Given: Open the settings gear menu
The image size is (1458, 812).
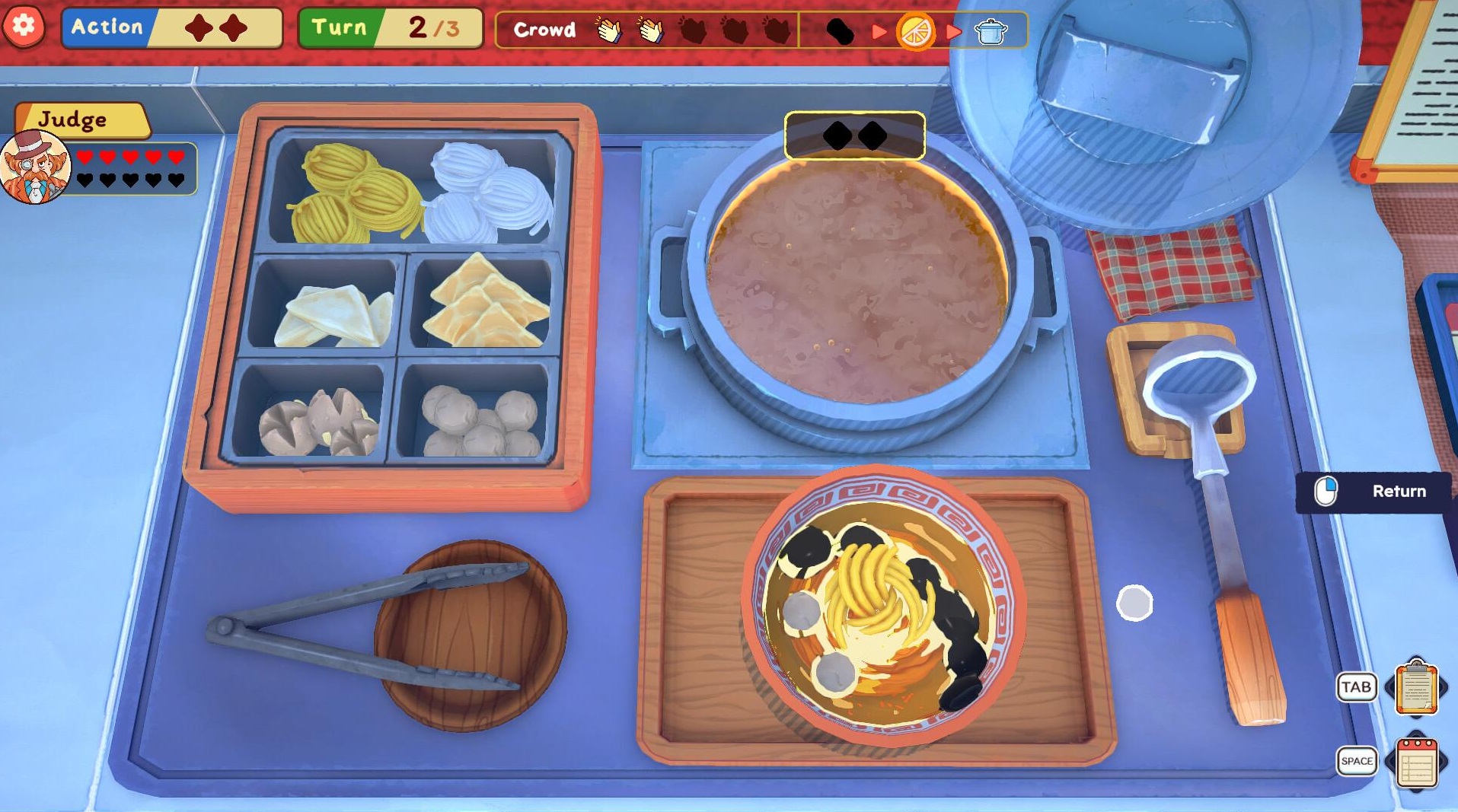Looking at the screenshot, I should pyautogui.click(x=24, y=27).
